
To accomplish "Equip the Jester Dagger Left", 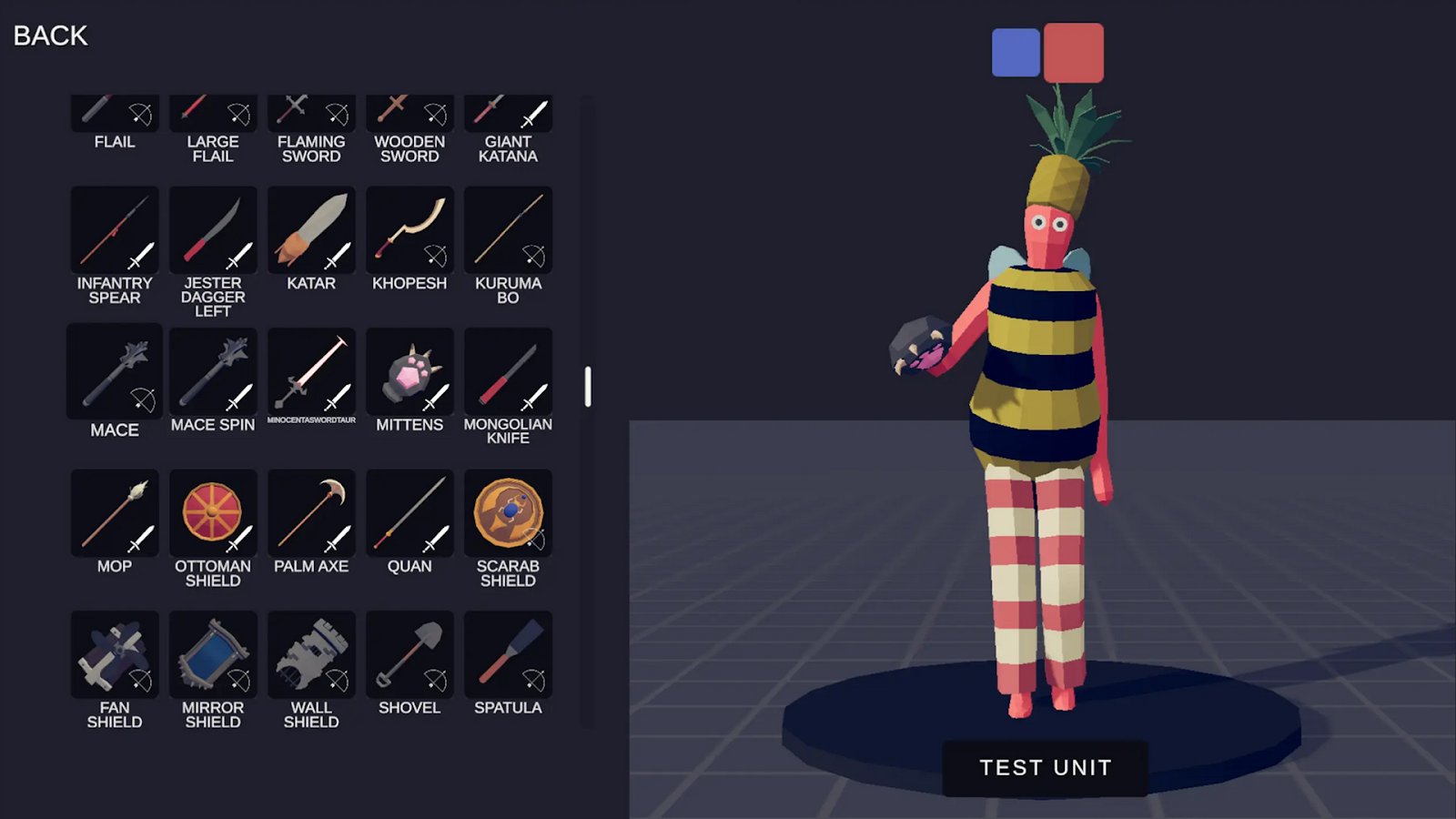I will click(x=212, y=229).
